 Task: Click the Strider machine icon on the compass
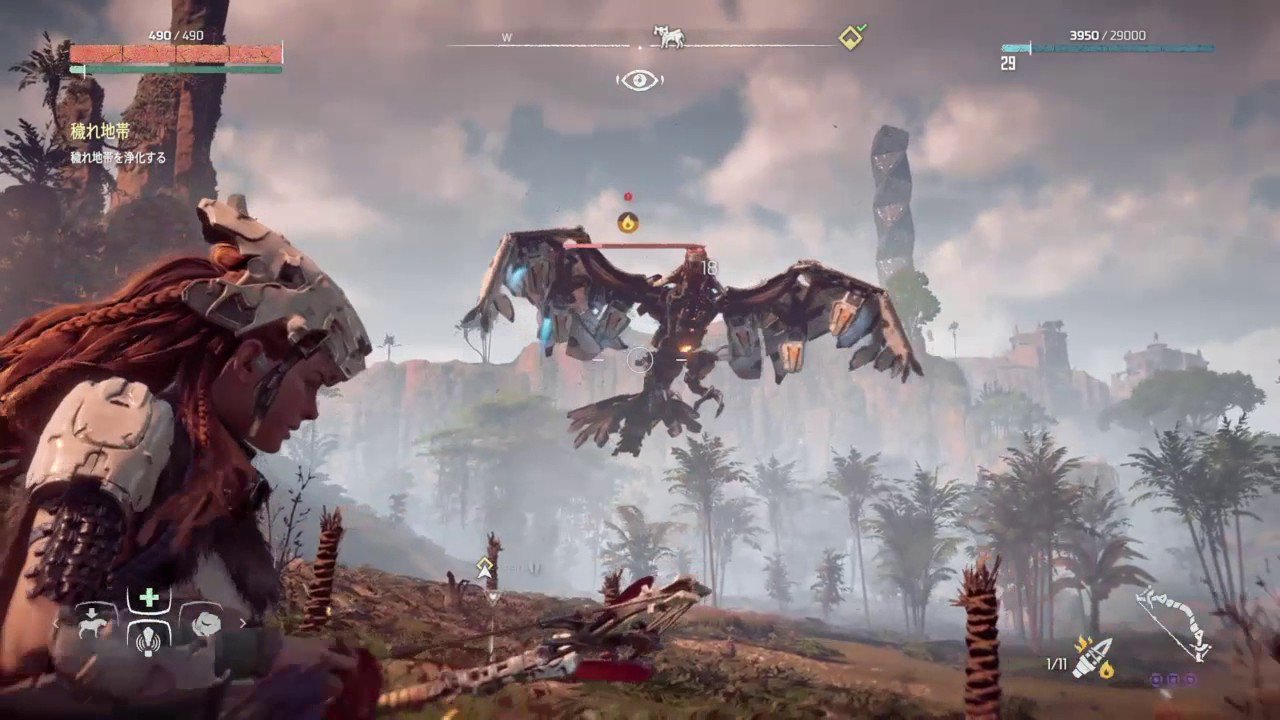(x=668, y=35)
